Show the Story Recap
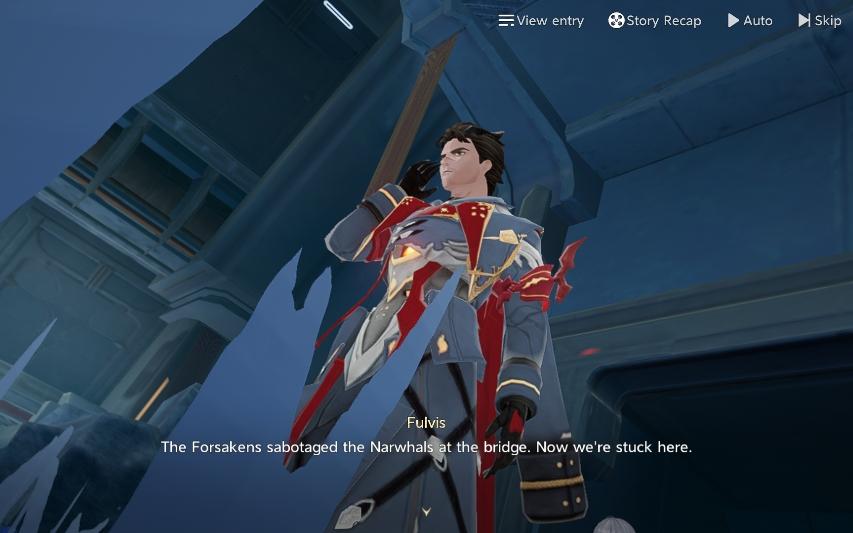 pyautogui.click(x=655, y=20)
